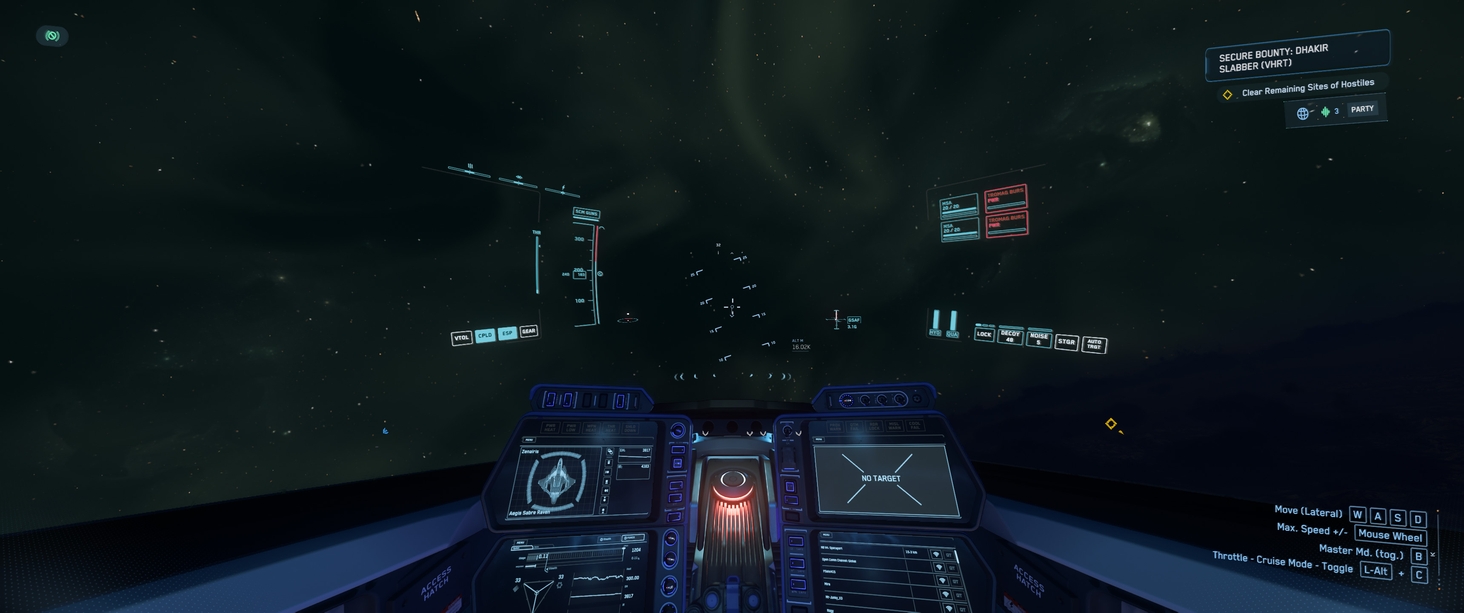Click the globe icon beside the party label
The image size is (1464, 613).
pyautogui.click(x=1303, y=113)
